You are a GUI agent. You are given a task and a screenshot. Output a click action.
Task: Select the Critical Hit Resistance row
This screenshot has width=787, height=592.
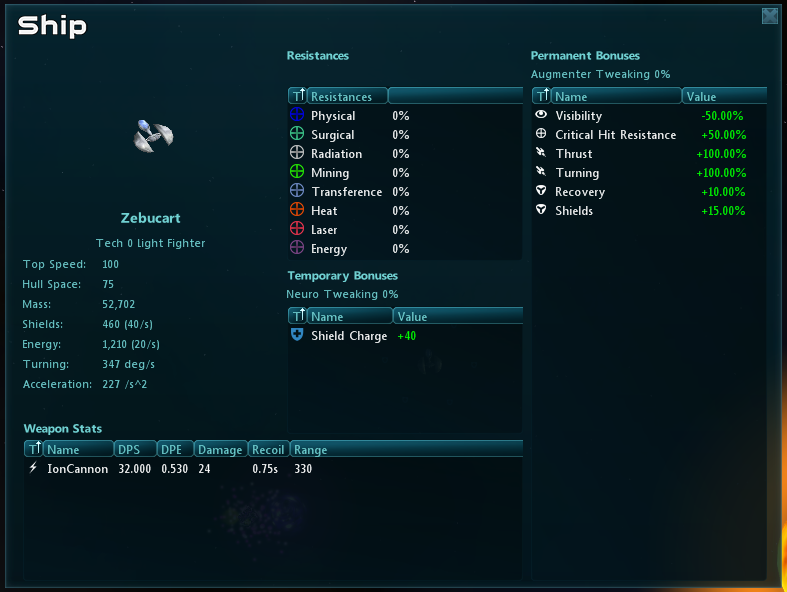pos(615,135)
